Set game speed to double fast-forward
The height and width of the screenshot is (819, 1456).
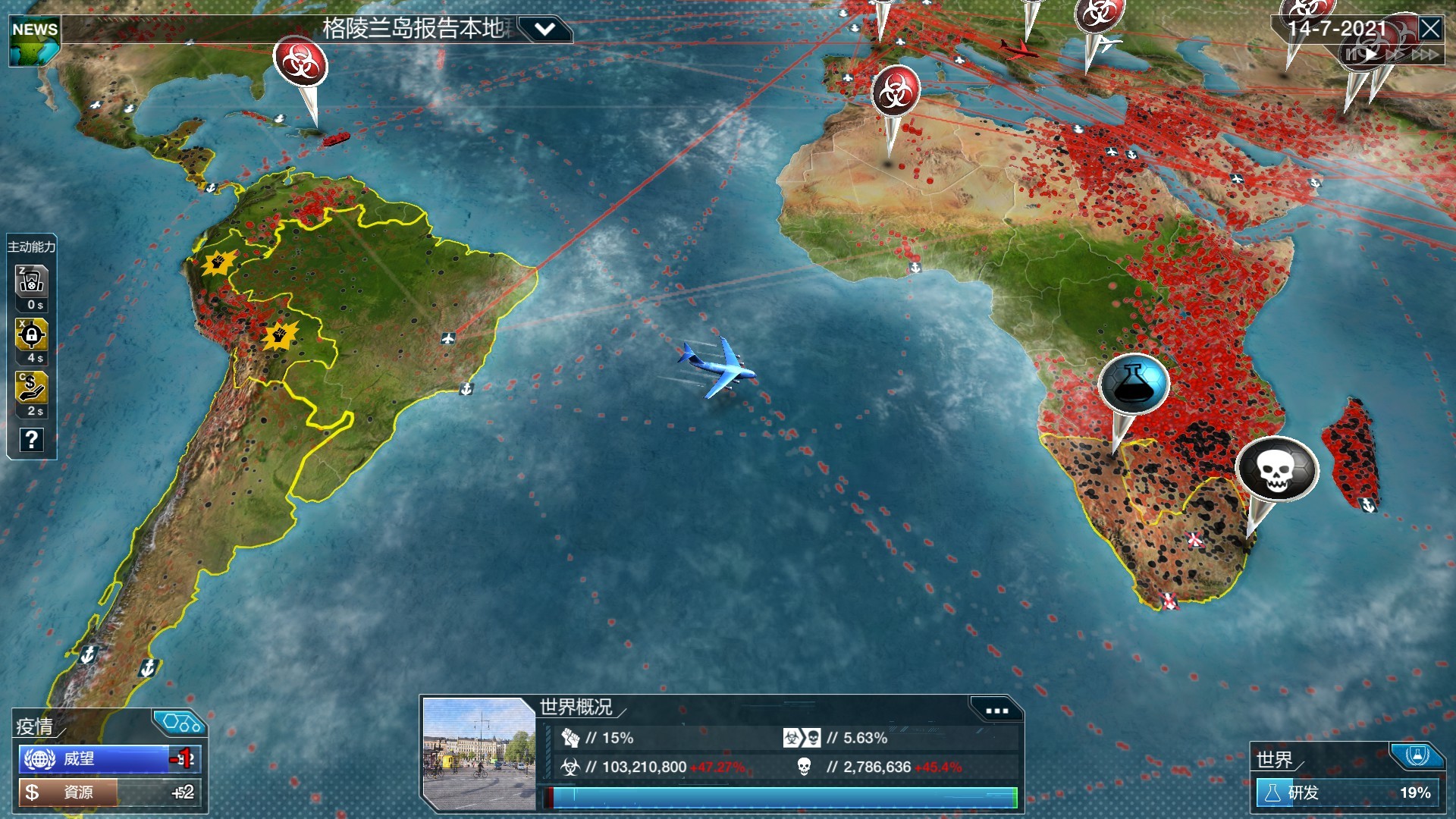coord(1395,55)
